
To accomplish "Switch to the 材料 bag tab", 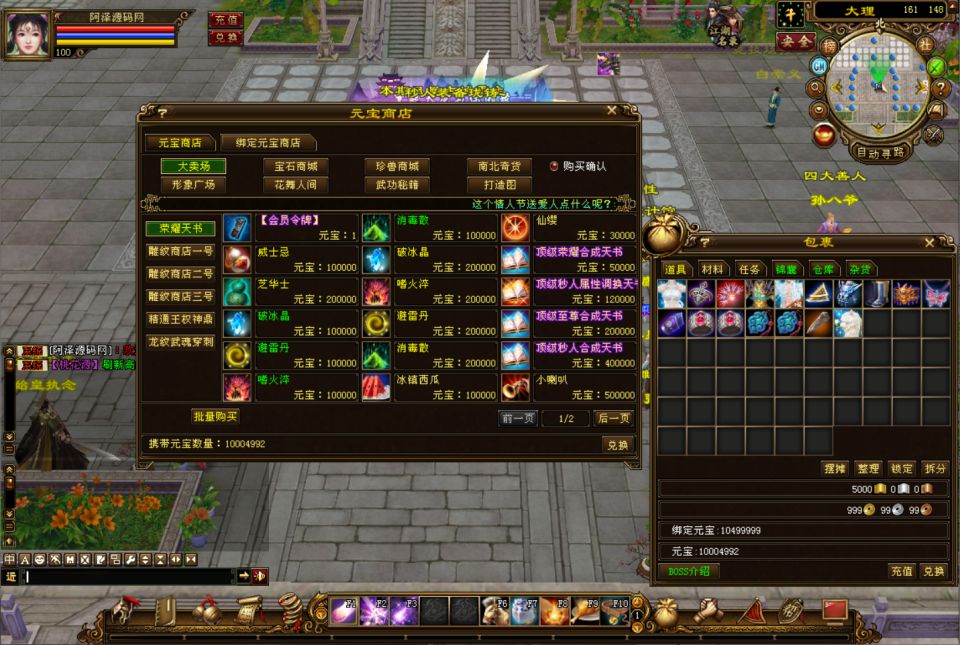I will point(712,269).
